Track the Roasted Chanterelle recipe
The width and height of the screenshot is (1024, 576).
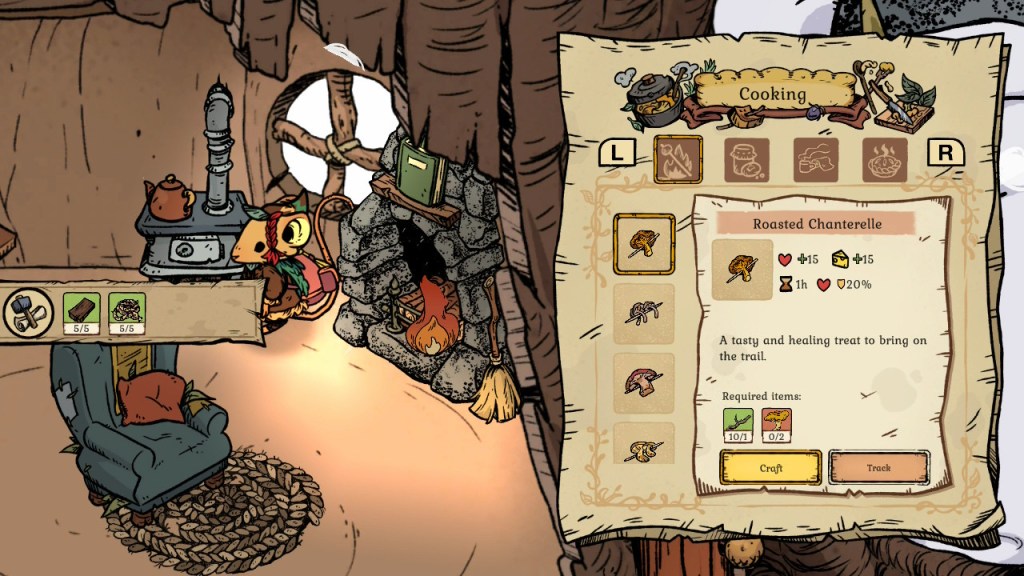[x=879, y=467]
